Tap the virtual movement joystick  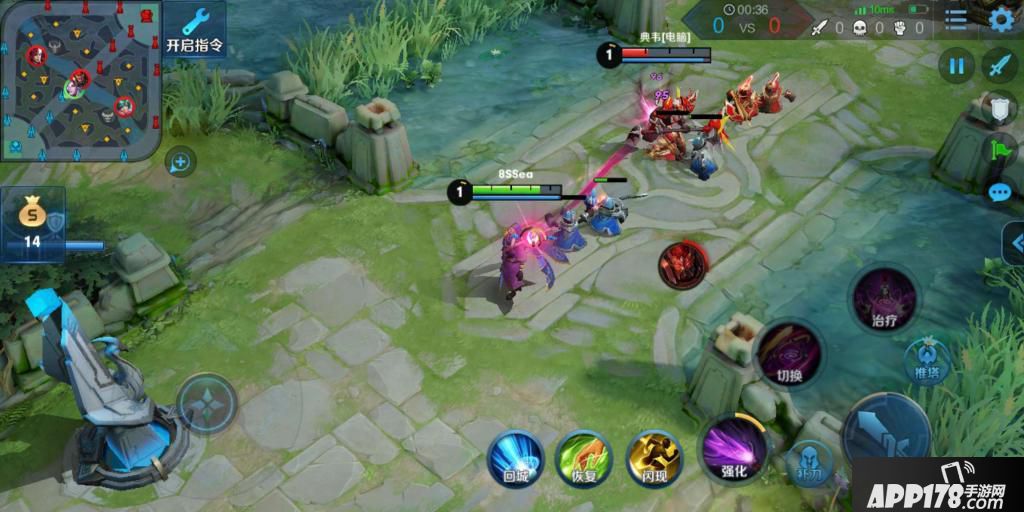pyautogui.click(x=207, y=404)
